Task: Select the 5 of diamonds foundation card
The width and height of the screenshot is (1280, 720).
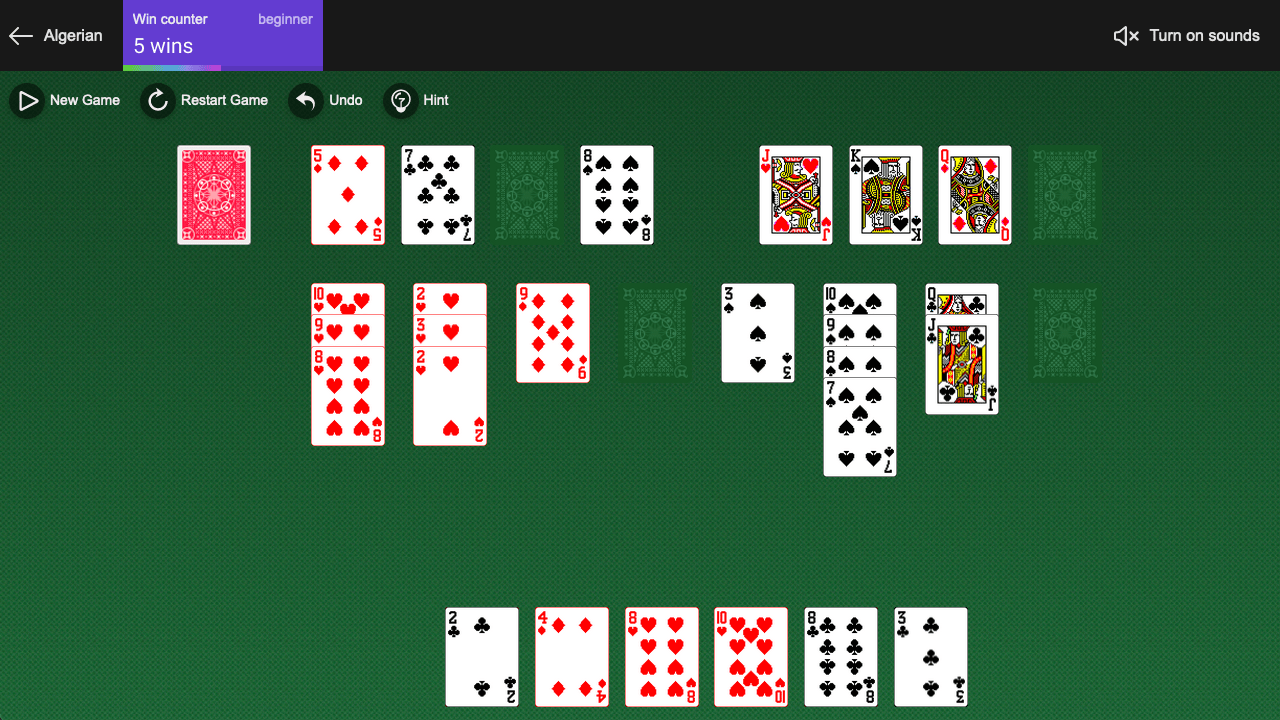Action: 347,195
